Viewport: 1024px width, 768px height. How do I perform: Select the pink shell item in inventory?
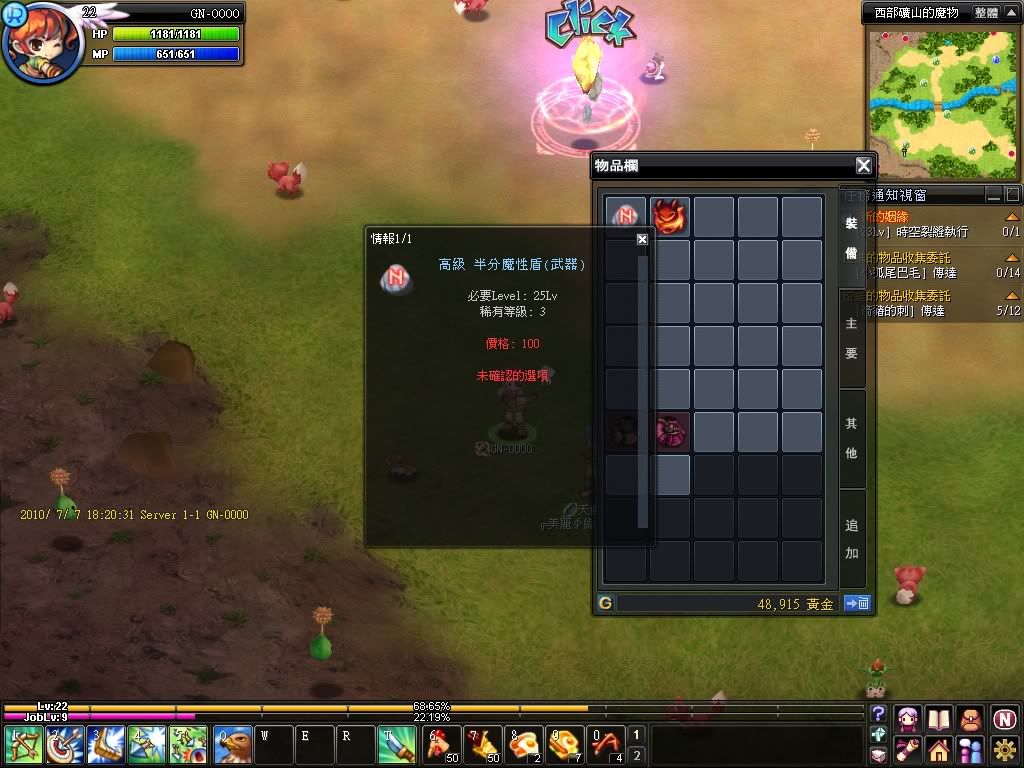[x=670, y=431]
